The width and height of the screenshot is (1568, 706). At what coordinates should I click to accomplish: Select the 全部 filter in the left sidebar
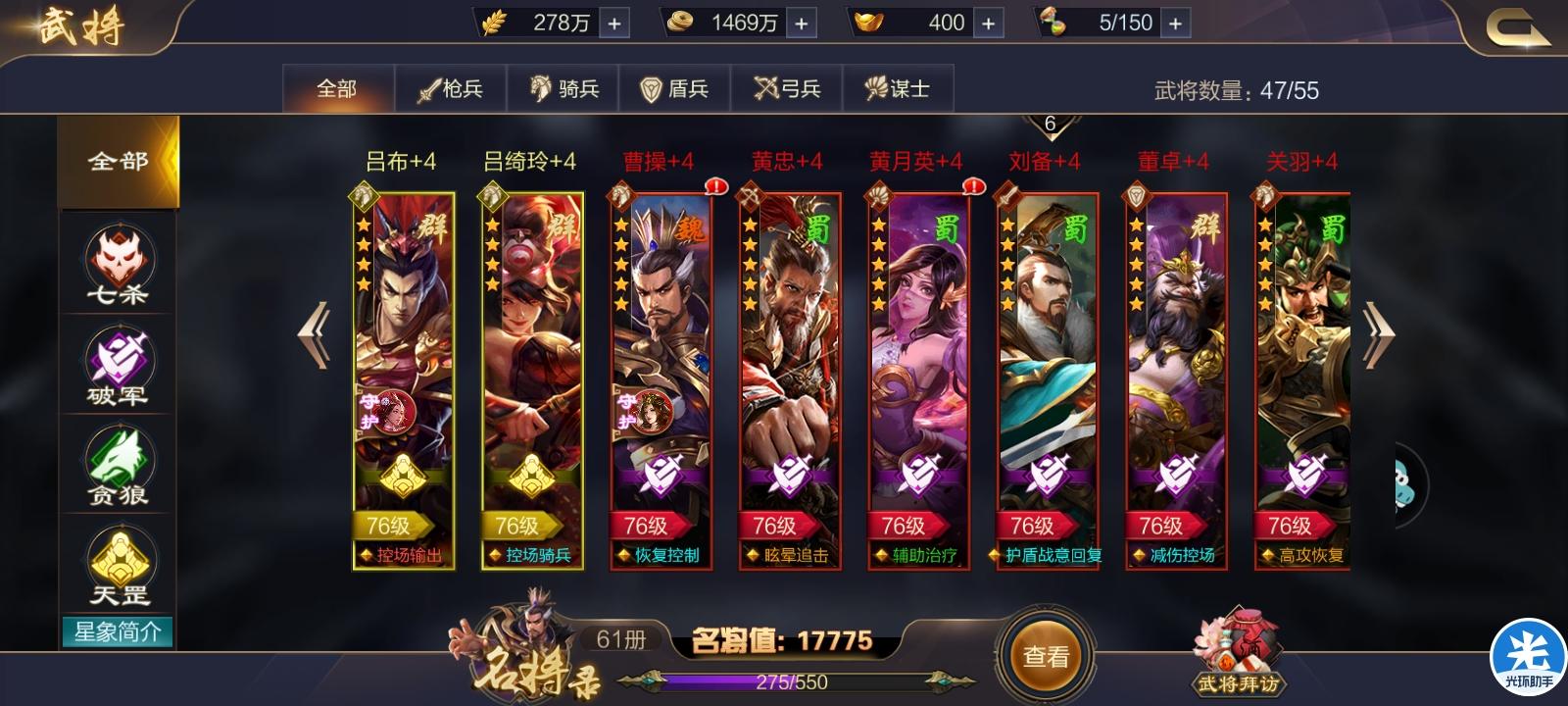click(x=118, y=160)
